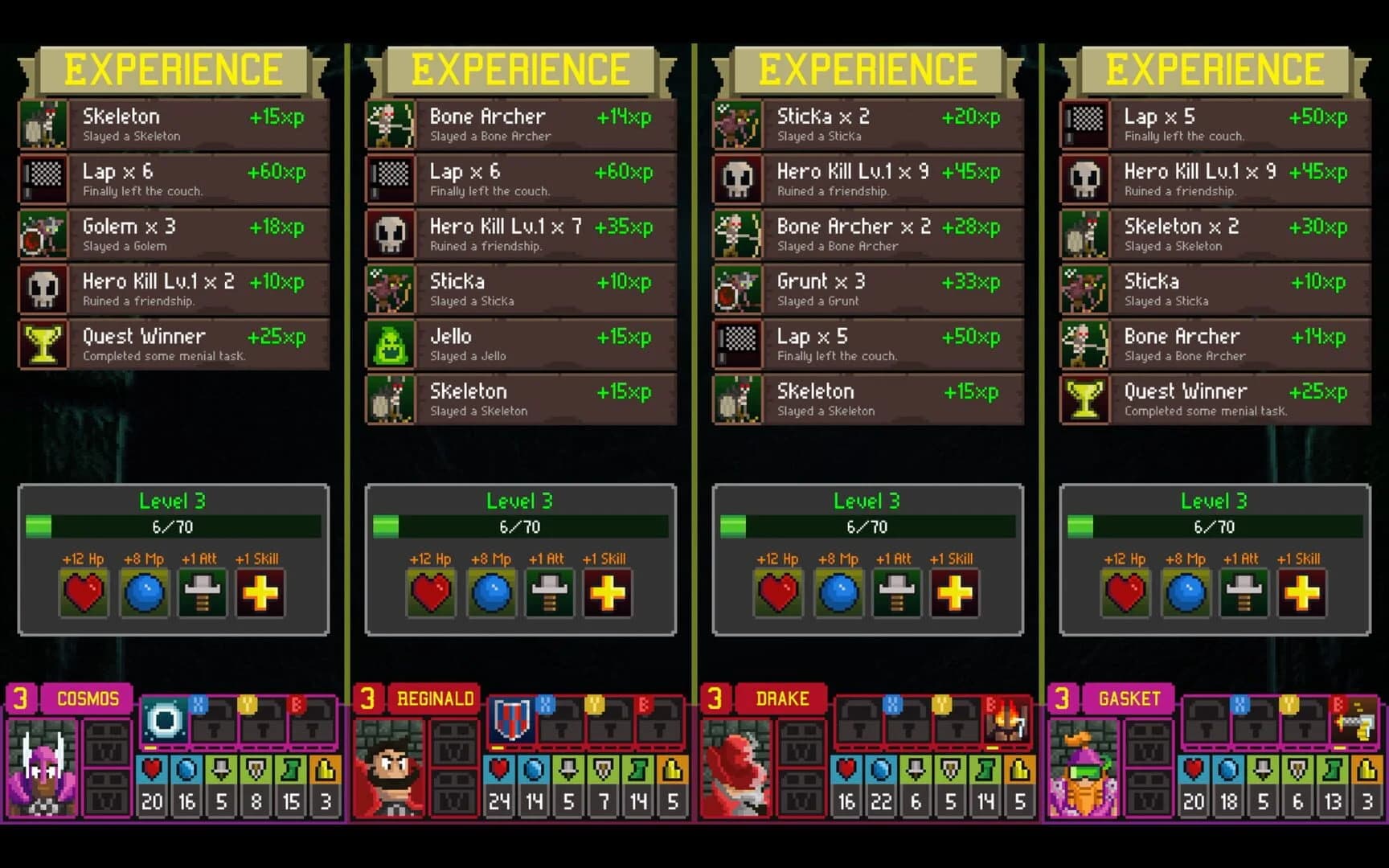Image resolution: width=1389 pixels, height=868 pixels.
Task: Click the Lap flag icon in Gasket's experience list
Action: [1085, 124]
